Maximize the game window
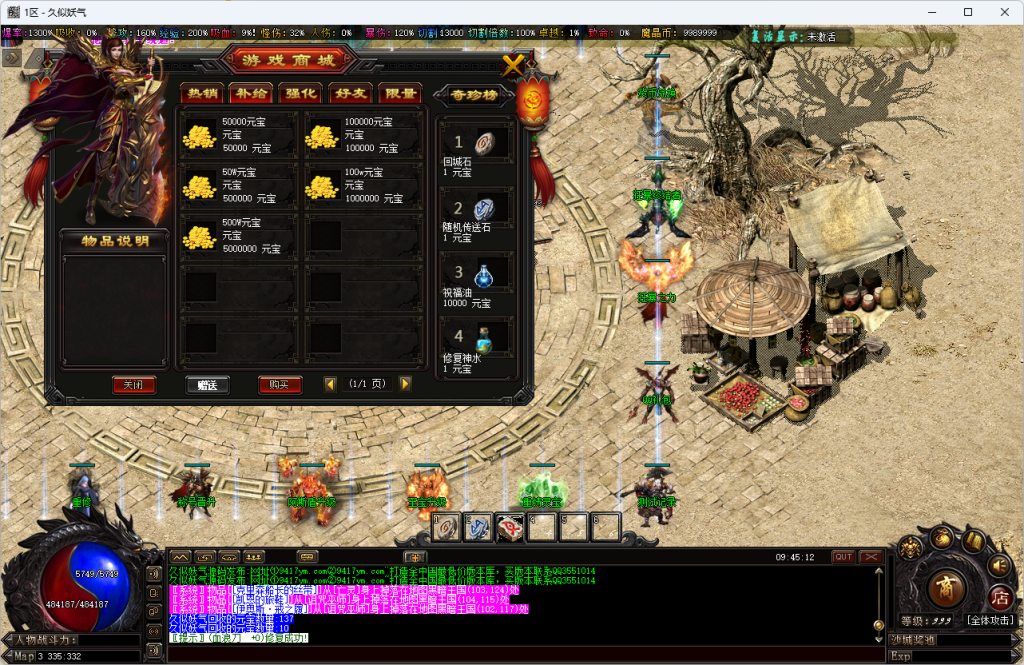 968,12
